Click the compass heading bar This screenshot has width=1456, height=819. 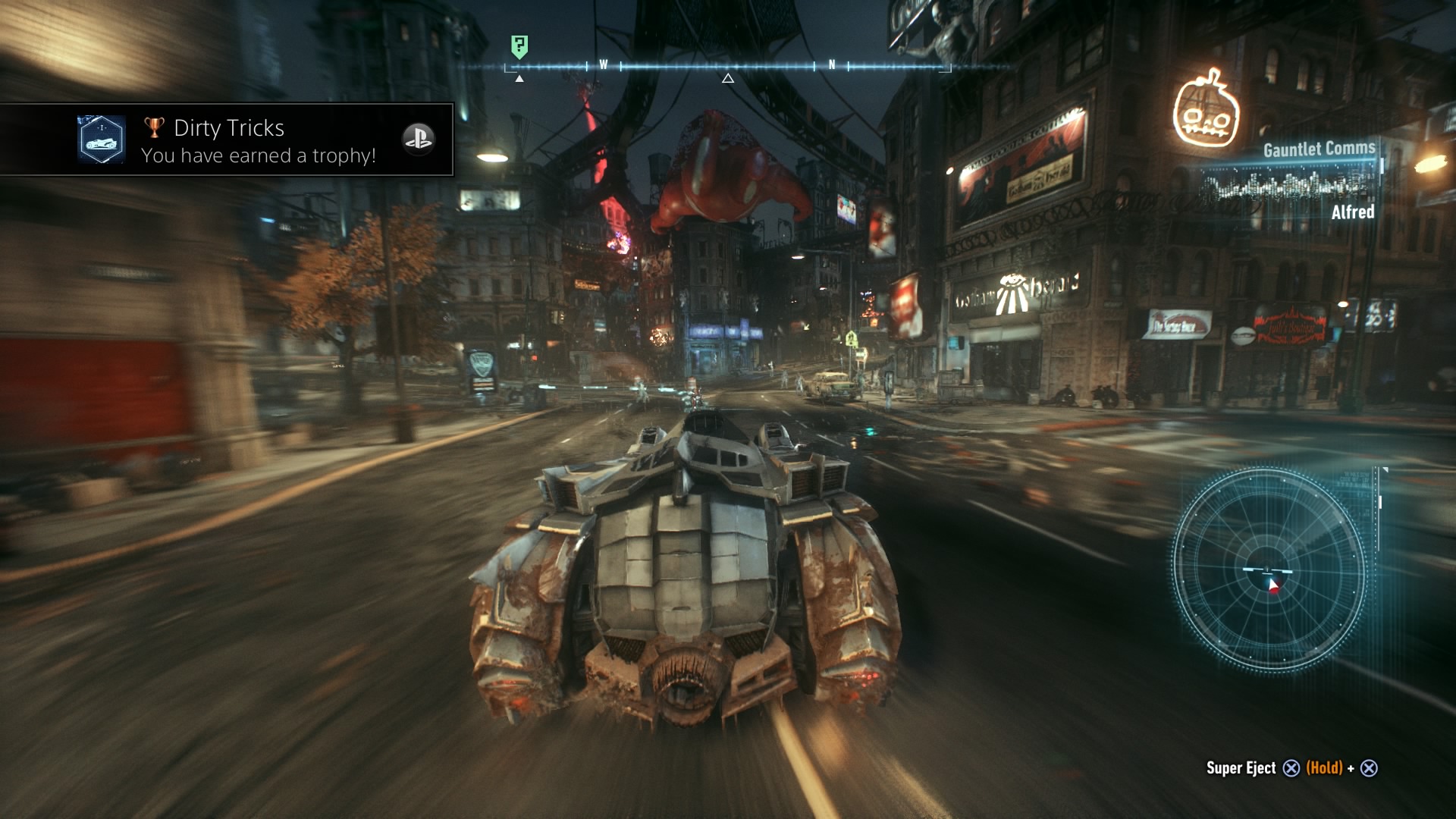coord(727,67)
